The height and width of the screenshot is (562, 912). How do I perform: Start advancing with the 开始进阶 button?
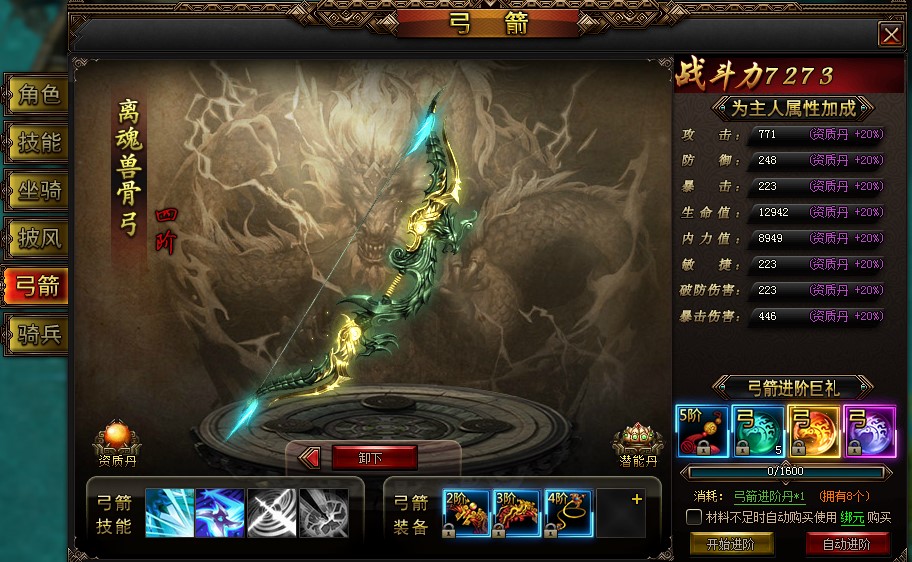pyautogui.click(x=731, y=545)
